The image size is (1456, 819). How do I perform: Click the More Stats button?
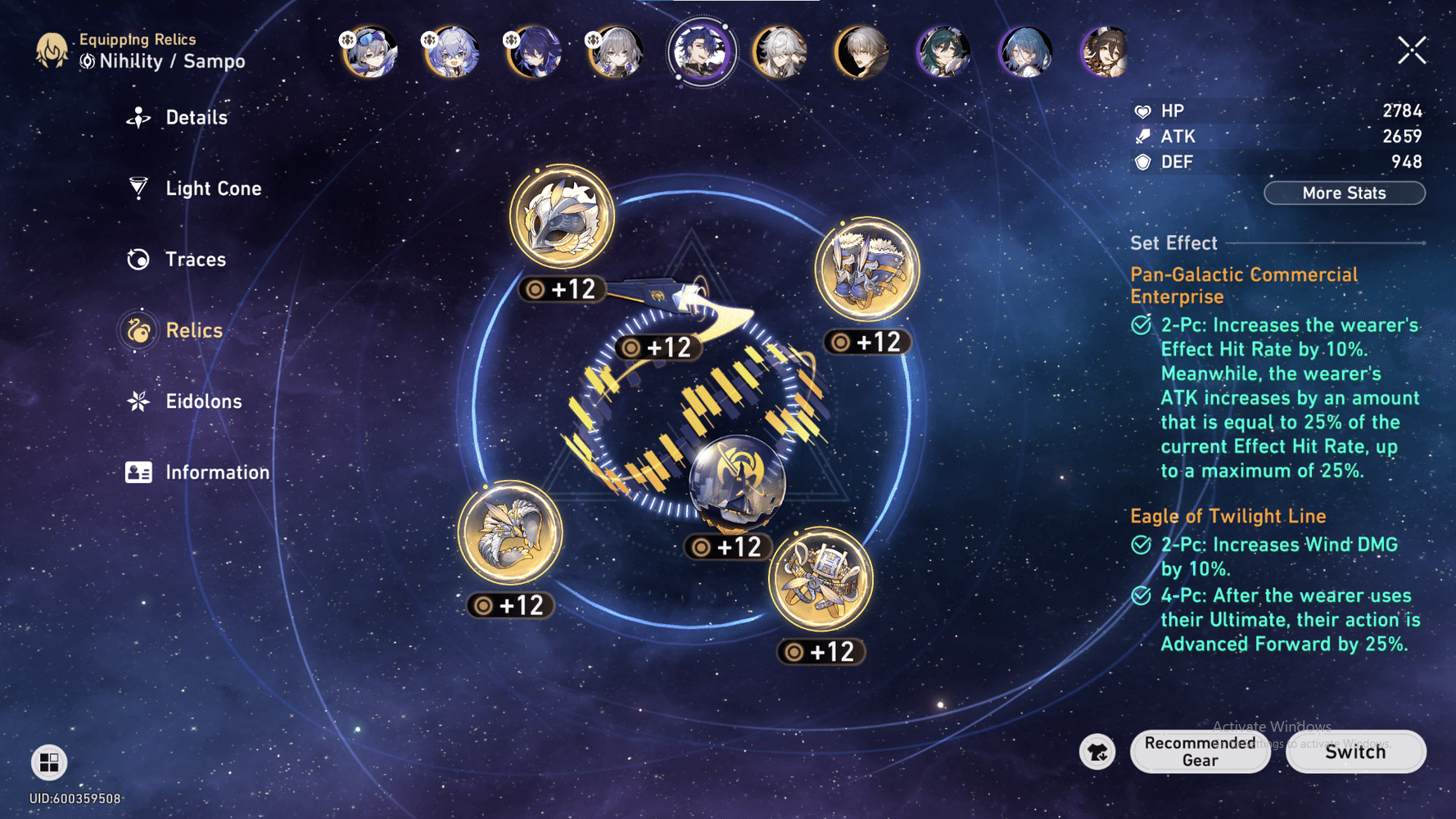(x=1344, y=193)
